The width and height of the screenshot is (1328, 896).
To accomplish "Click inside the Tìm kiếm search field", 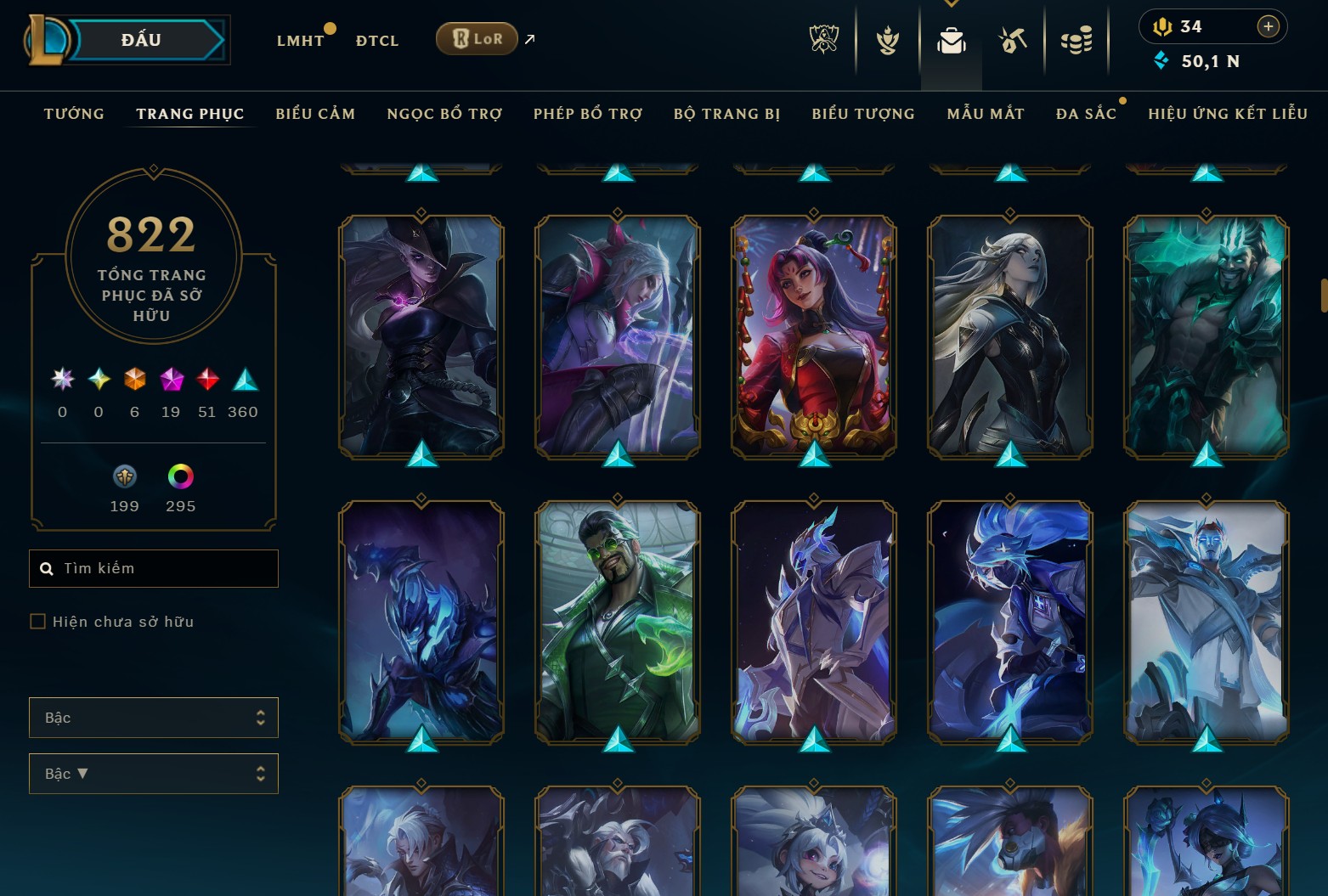I will [153, 568].
